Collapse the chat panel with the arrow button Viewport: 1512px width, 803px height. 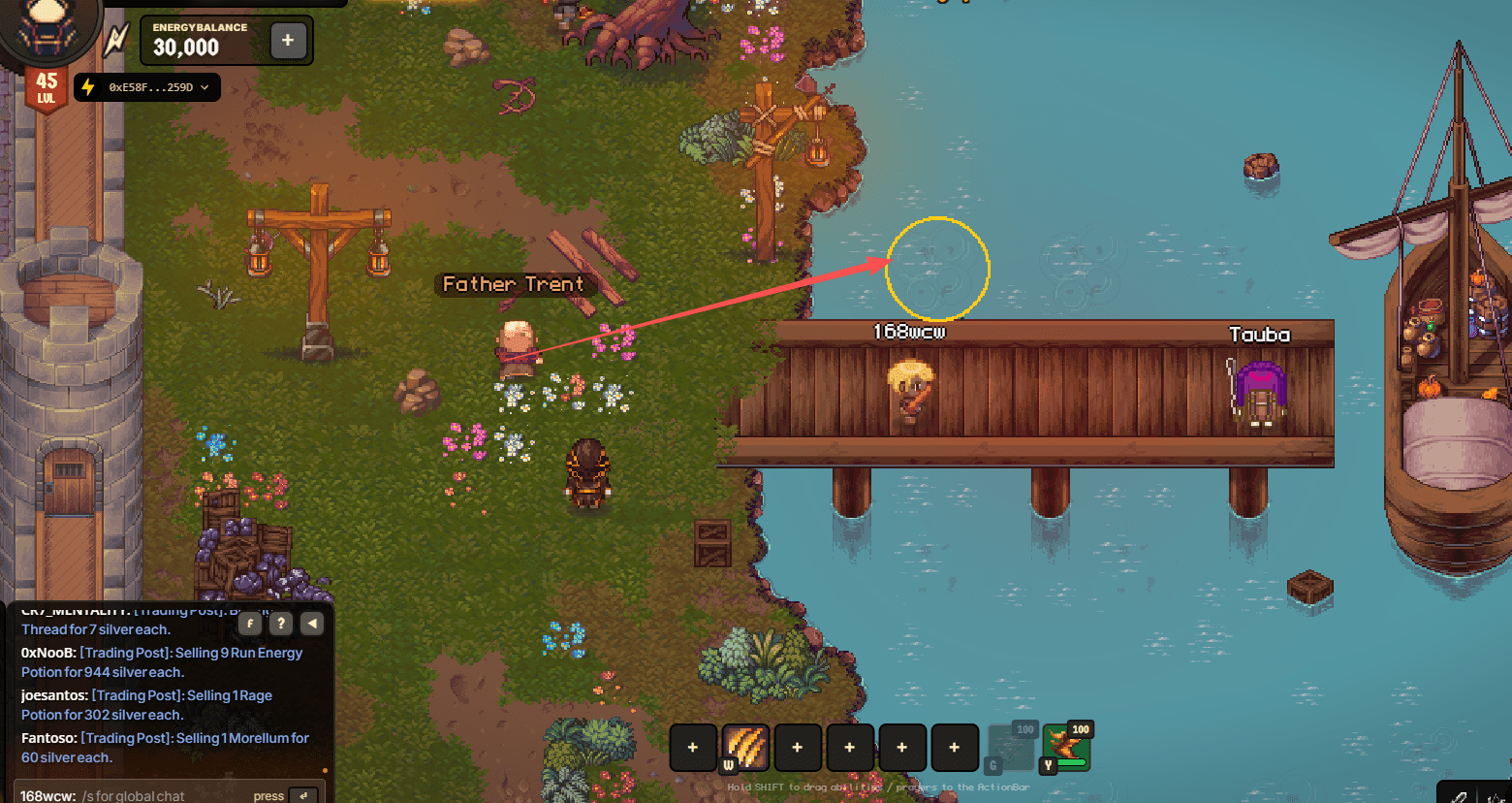(x=312, y=624)
